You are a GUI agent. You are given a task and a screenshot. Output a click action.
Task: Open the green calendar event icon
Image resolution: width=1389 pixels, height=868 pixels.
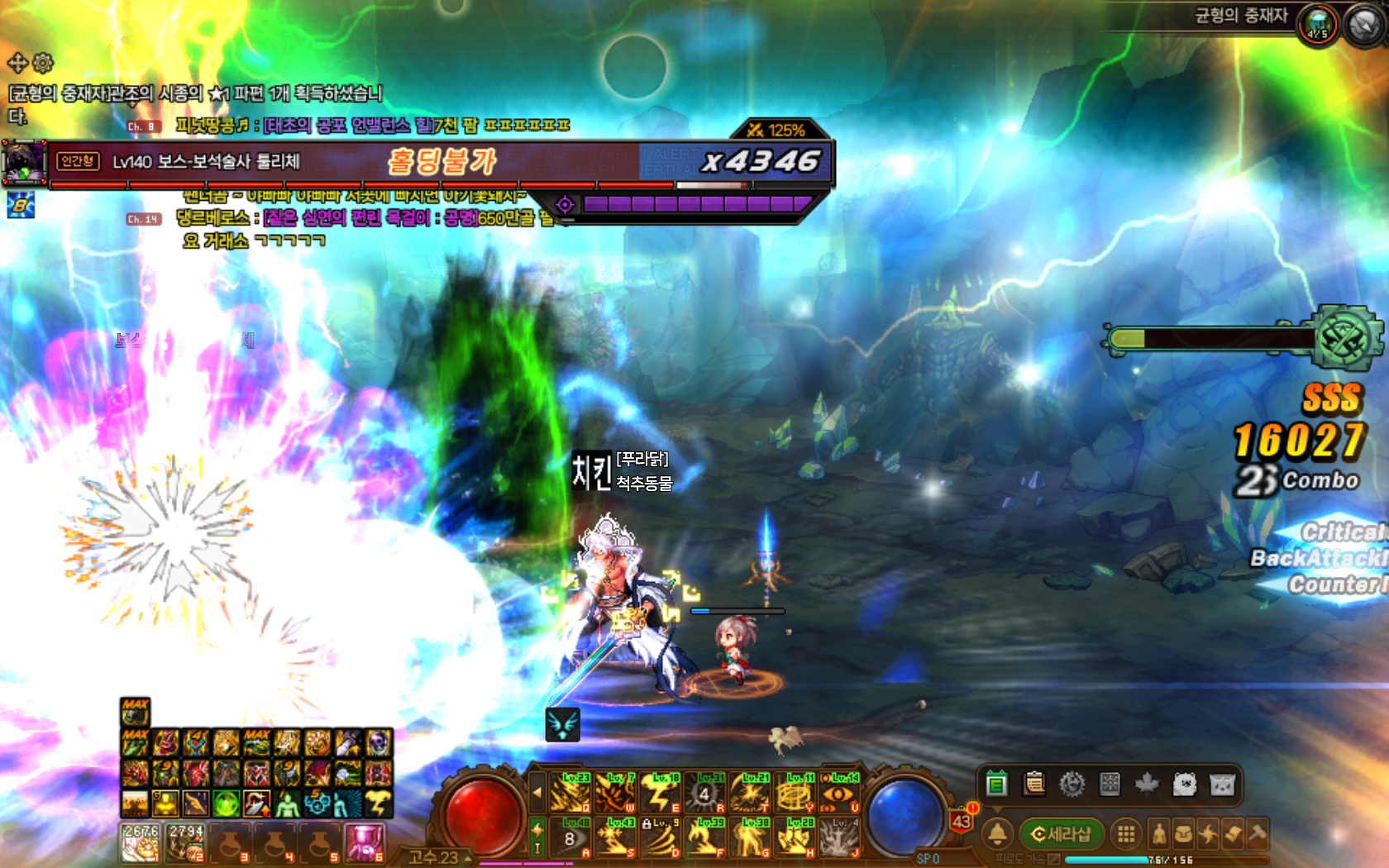coord(997,784)
